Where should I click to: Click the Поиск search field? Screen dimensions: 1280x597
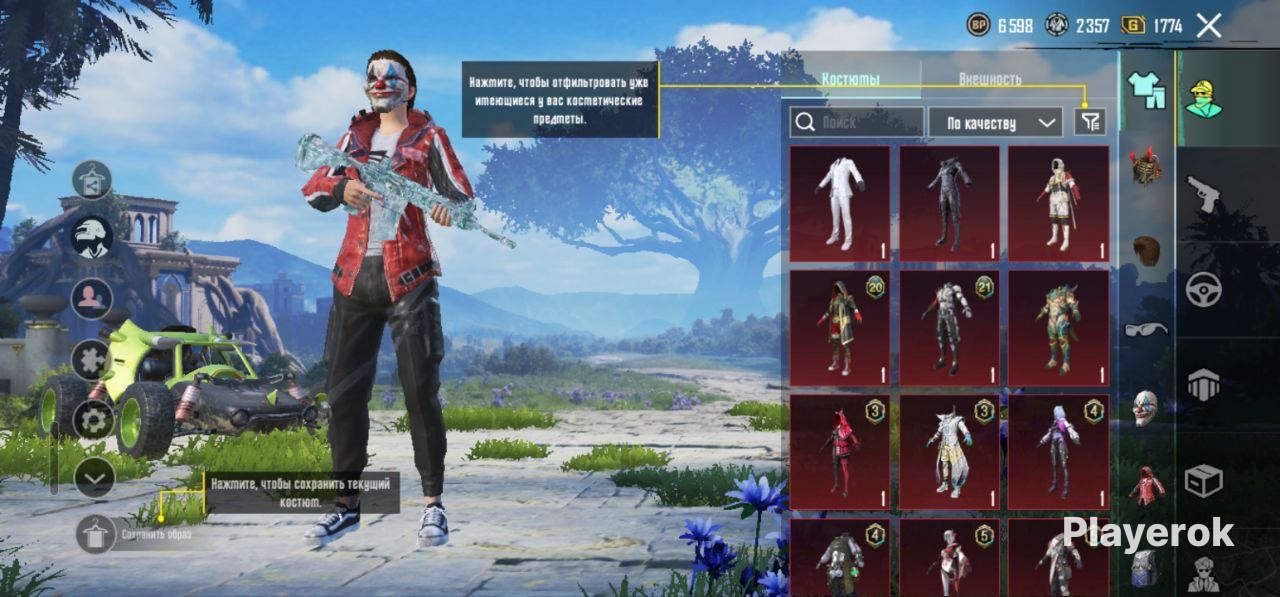[856, 122]
